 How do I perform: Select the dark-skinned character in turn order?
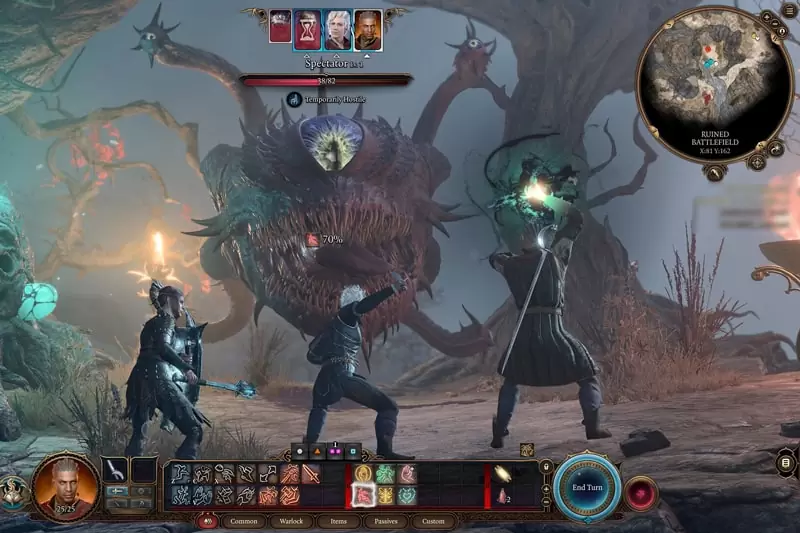click(368, 29)
